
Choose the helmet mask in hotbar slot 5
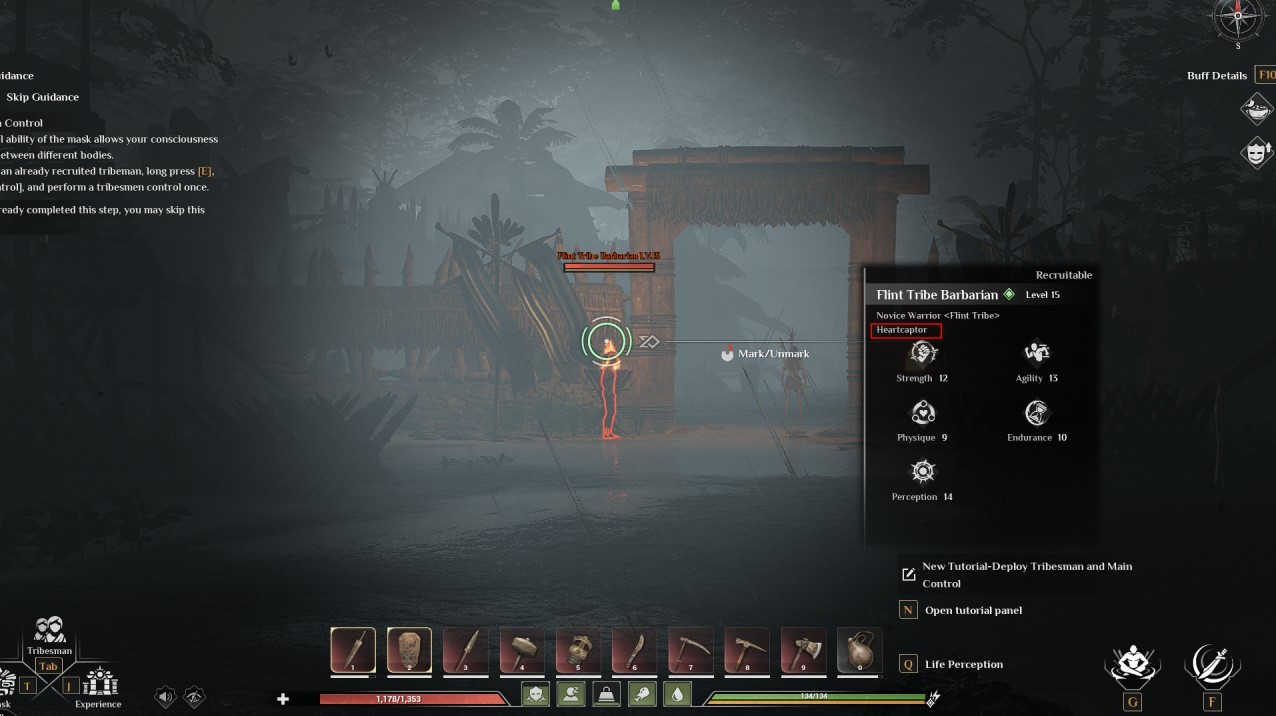pos(577,650)
